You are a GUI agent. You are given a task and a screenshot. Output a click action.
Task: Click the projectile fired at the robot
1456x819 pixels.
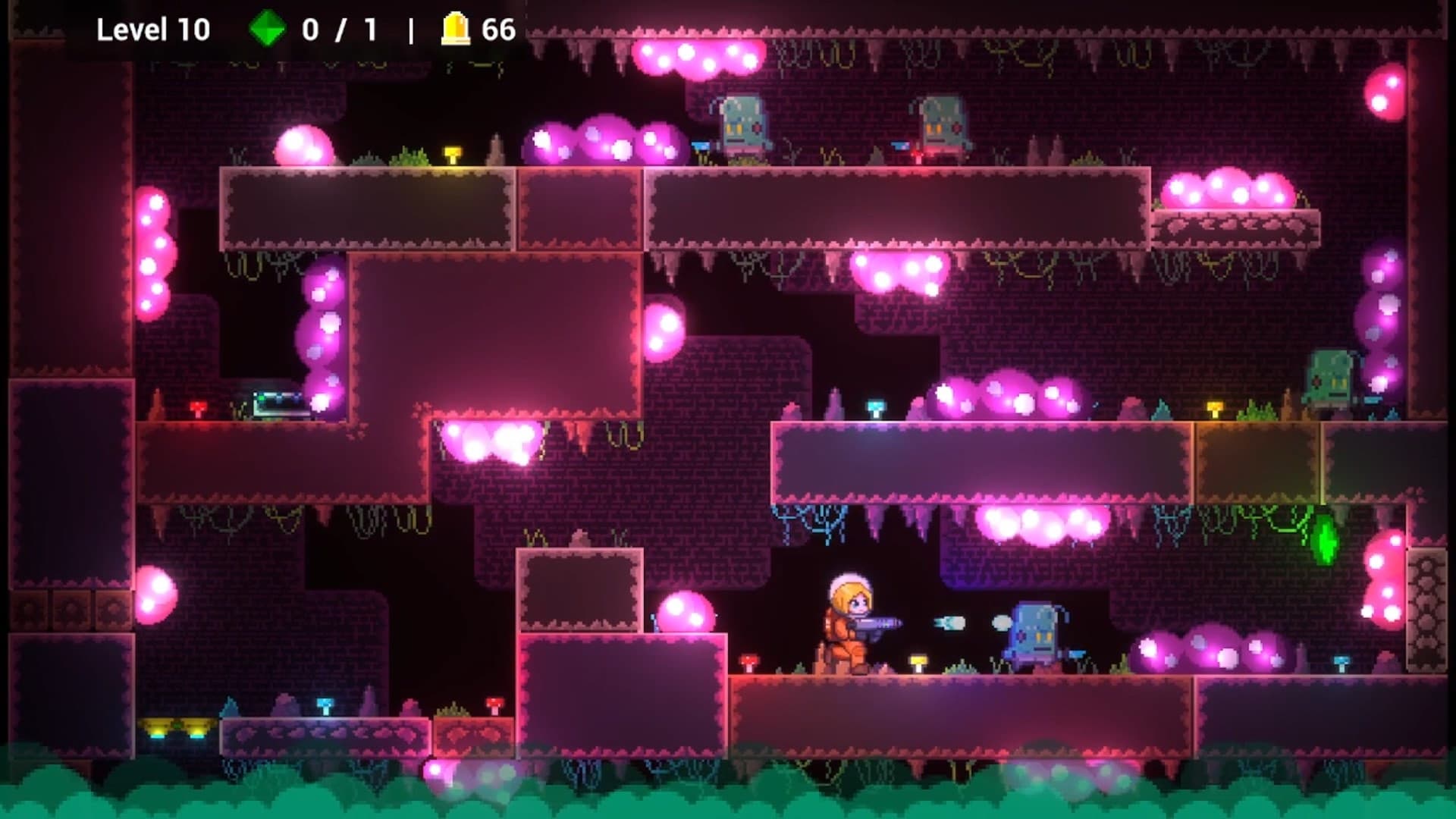click(952, 623)
